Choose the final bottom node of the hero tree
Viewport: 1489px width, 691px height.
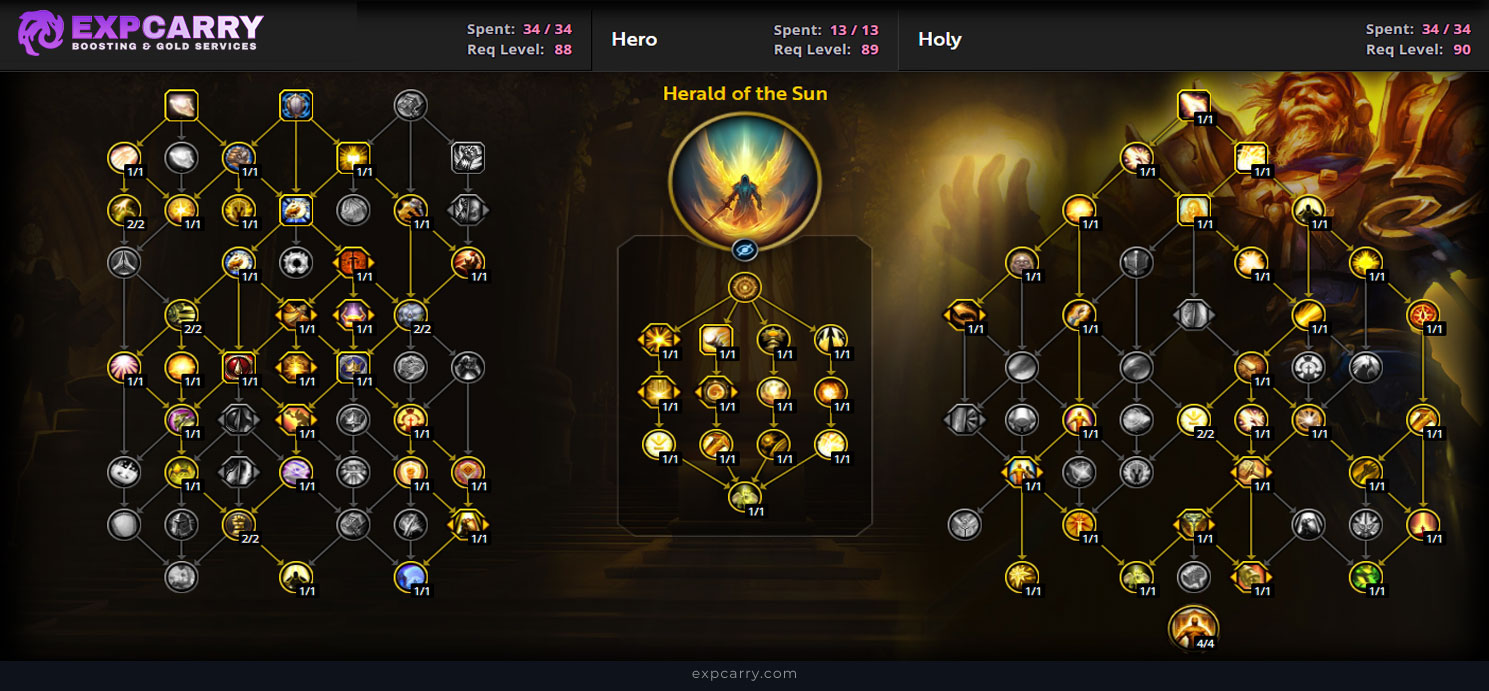(x=745, y=495)
